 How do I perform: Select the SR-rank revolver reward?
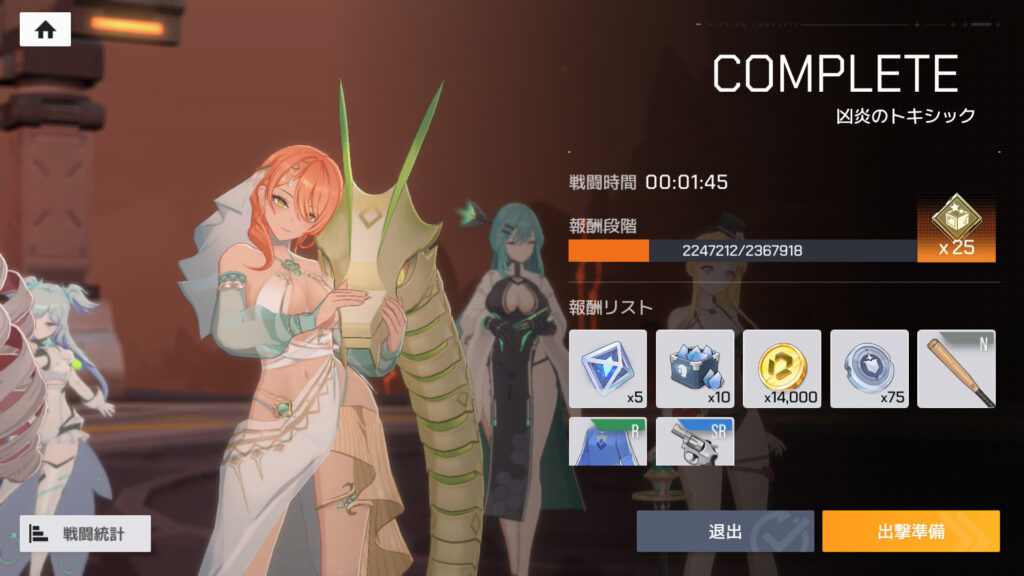point(695,442)
